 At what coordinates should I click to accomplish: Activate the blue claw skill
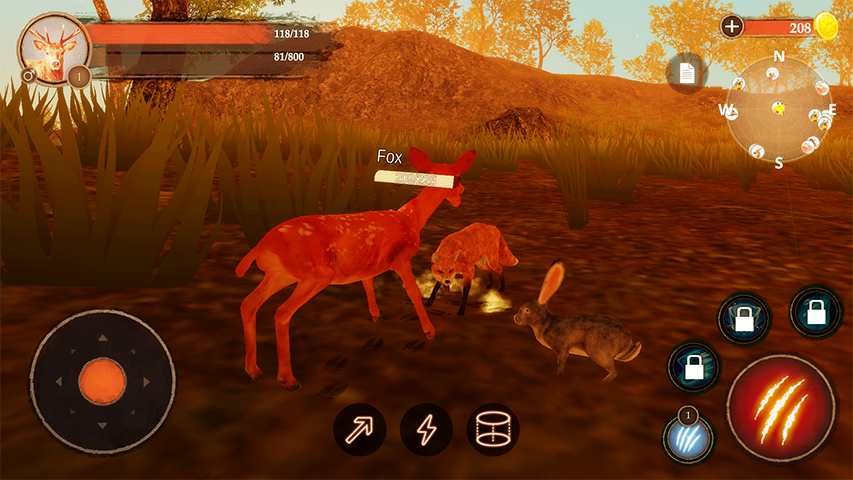688,438
